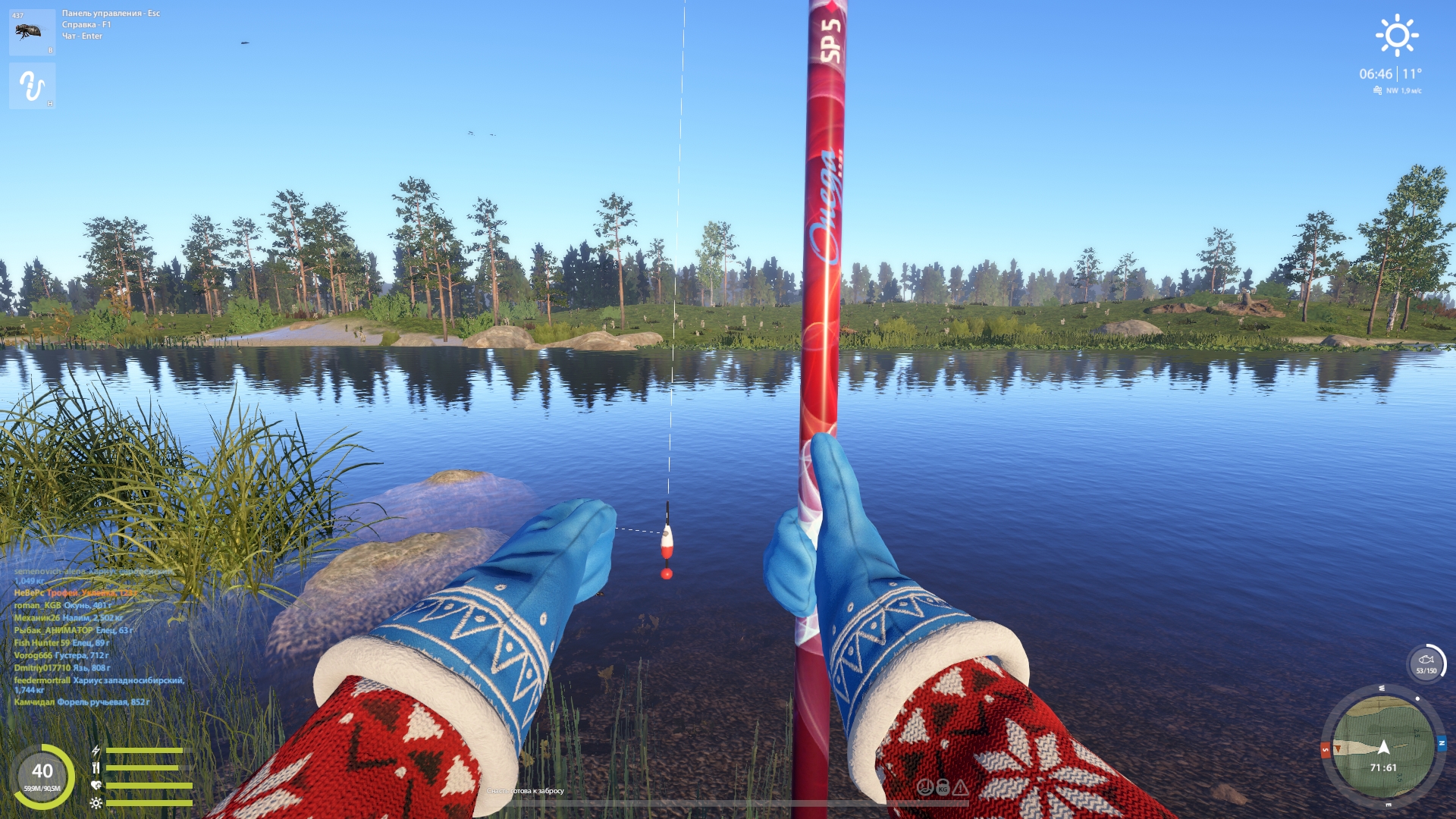The height and width of the screenshot is (819, 1456).
Task: Select the fly bait slot
Action: click(32, 32)
